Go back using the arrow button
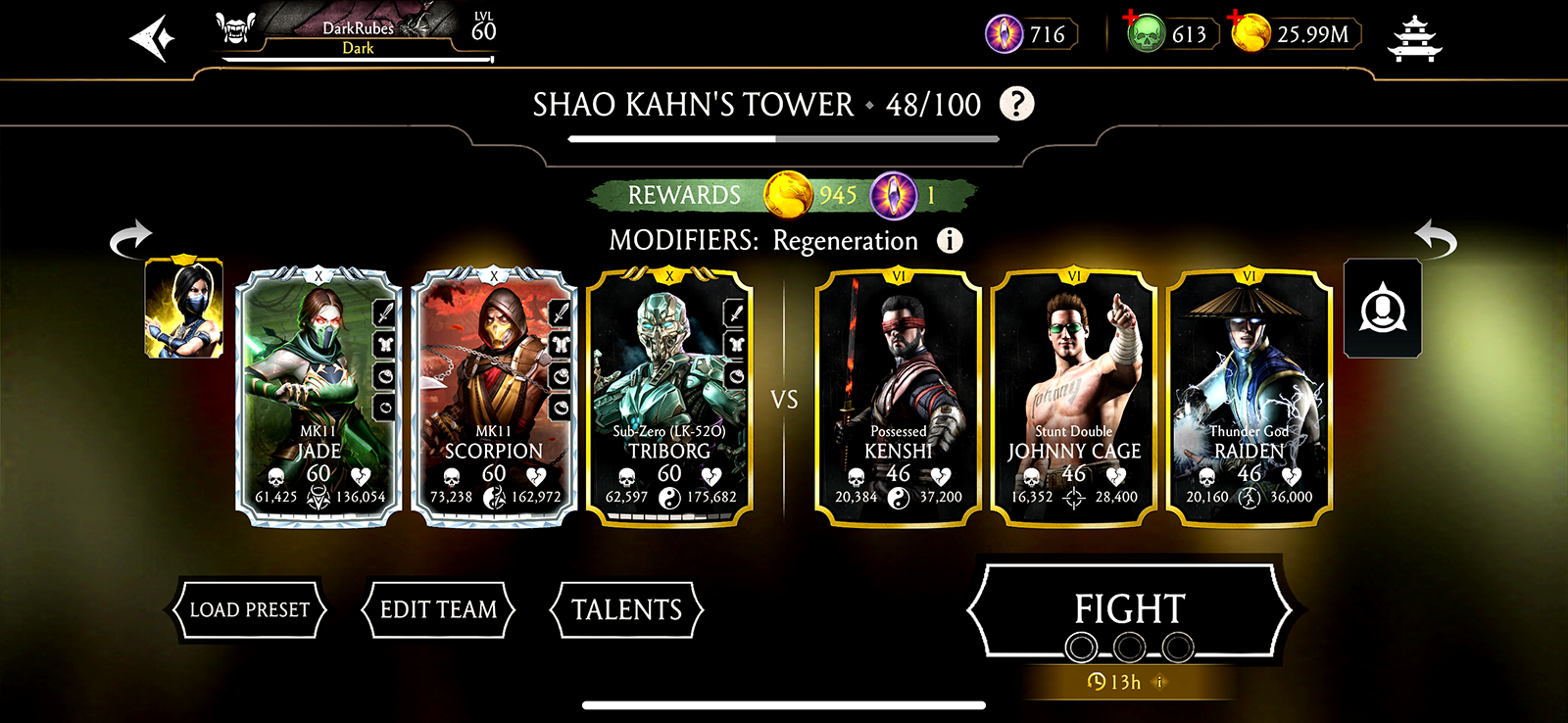 tap(152, 39)
